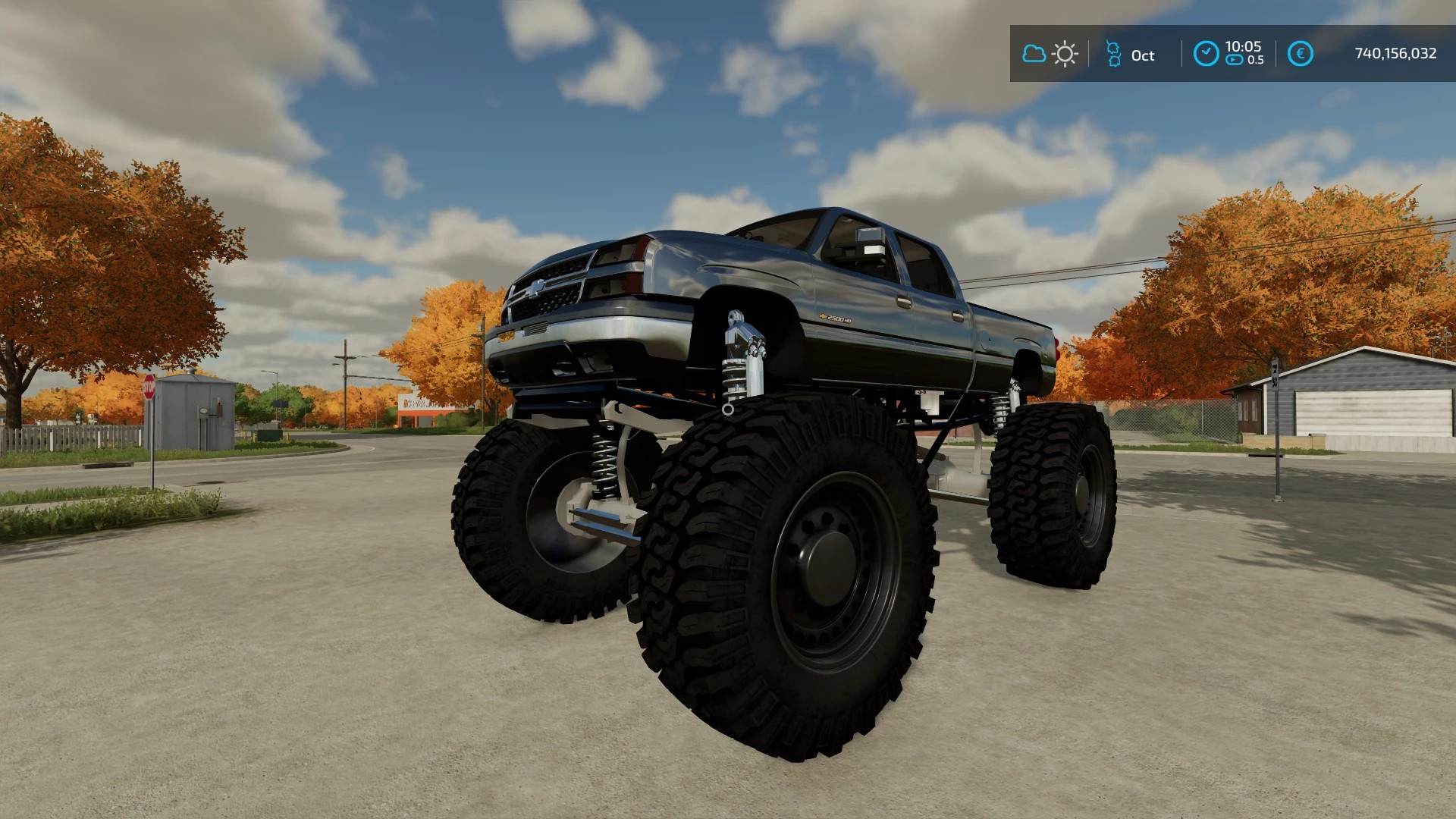Image resolution: width=1456 pixels, height=819 pixels.
Task: Click the cloud current weather icon
Action: 1034,54
